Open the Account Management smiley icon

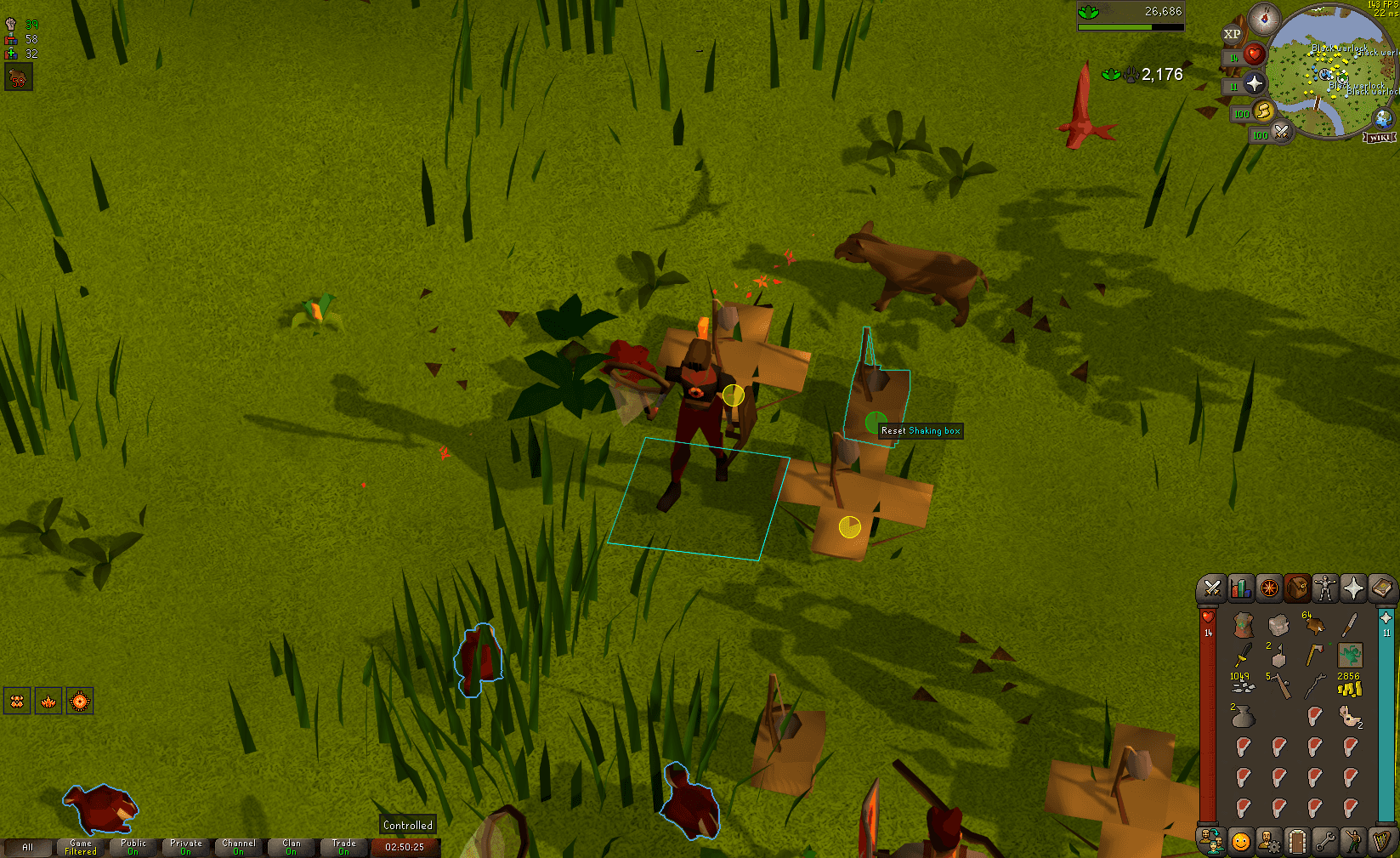tap(1239, 839)
